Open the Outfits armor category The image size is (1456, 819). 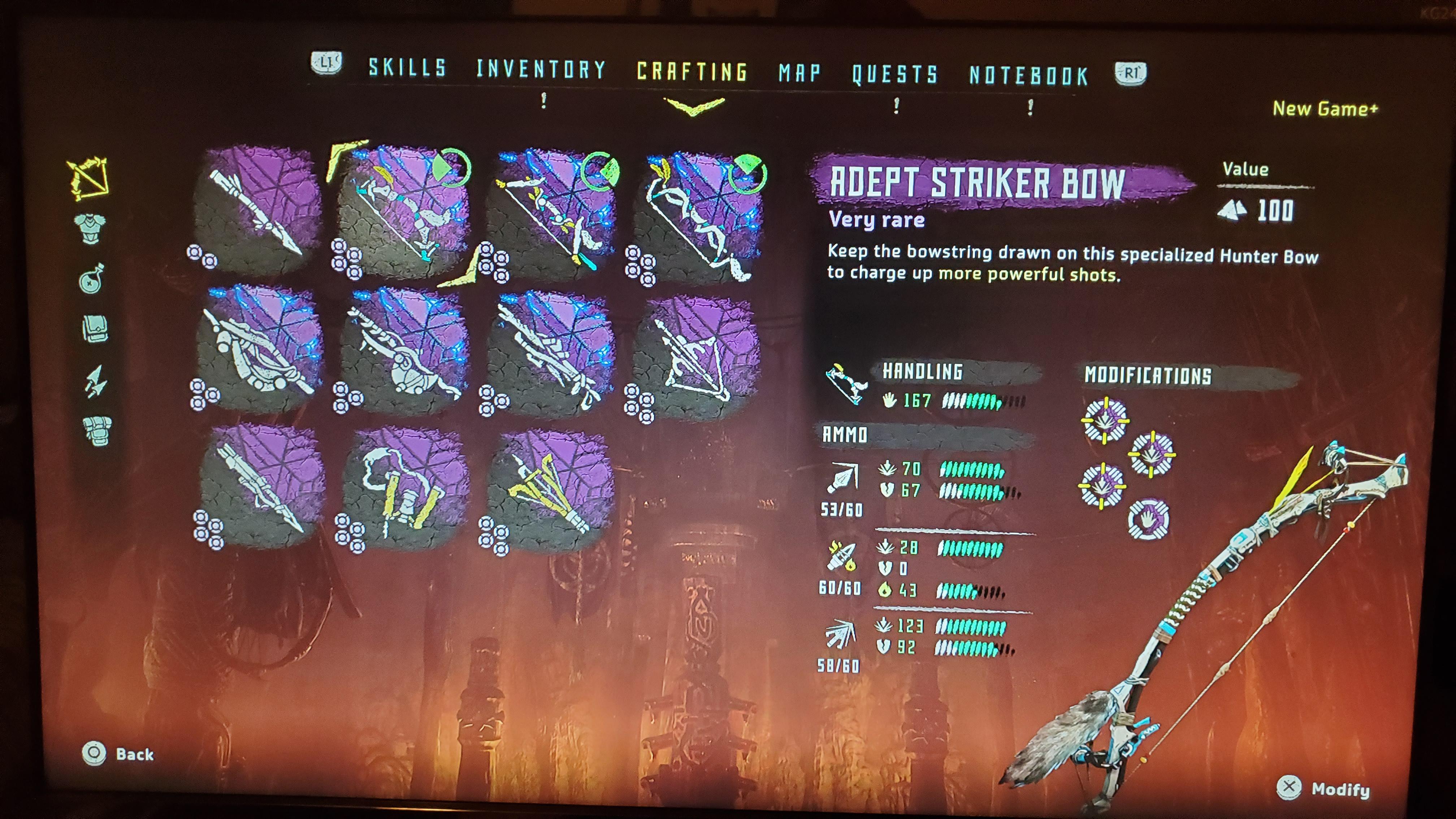tap(90, 229)
